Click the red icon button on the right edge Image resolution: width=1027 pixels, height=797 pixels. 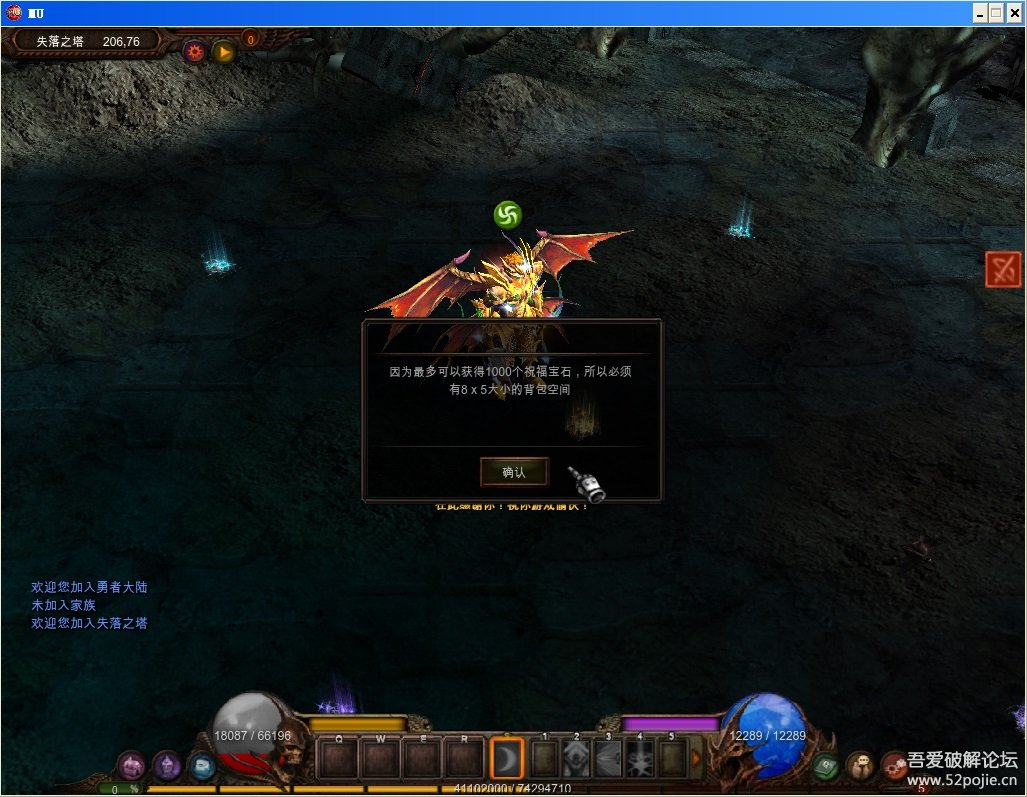click(1002, 269)
